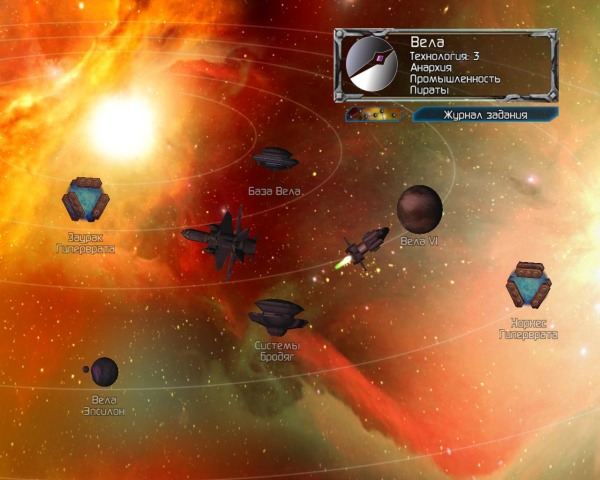
Task: Select the Хорнес Гиперврата jump gate
Action: [528, 284]
